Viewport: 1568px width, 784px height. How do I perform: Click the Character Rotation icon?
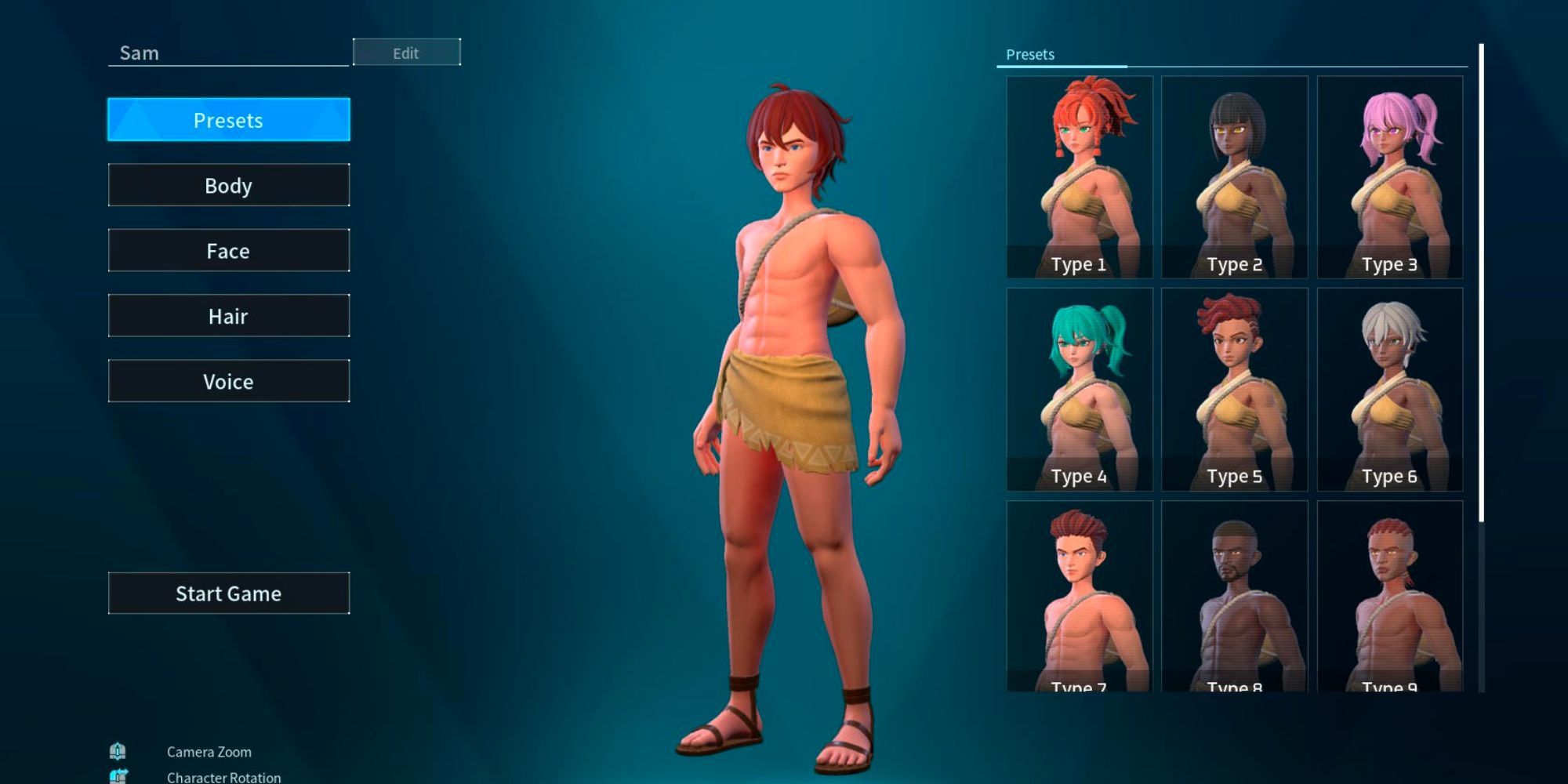pos(118,776)
